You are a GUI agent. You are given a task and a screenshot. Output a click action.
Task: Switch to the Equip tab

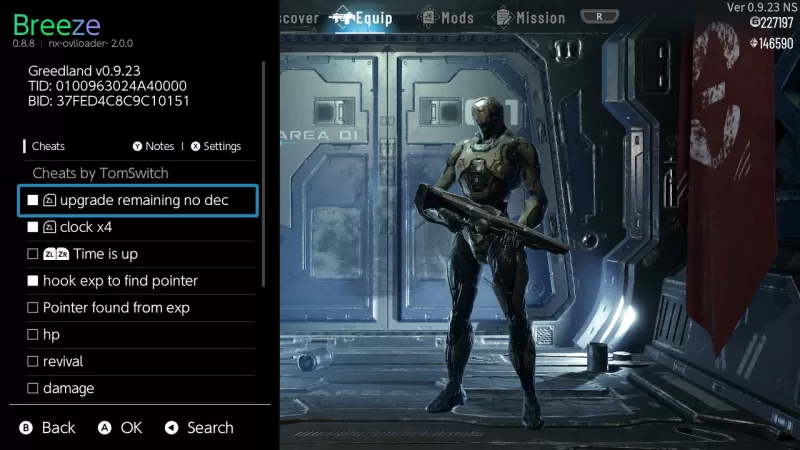[x=362, y=18]
